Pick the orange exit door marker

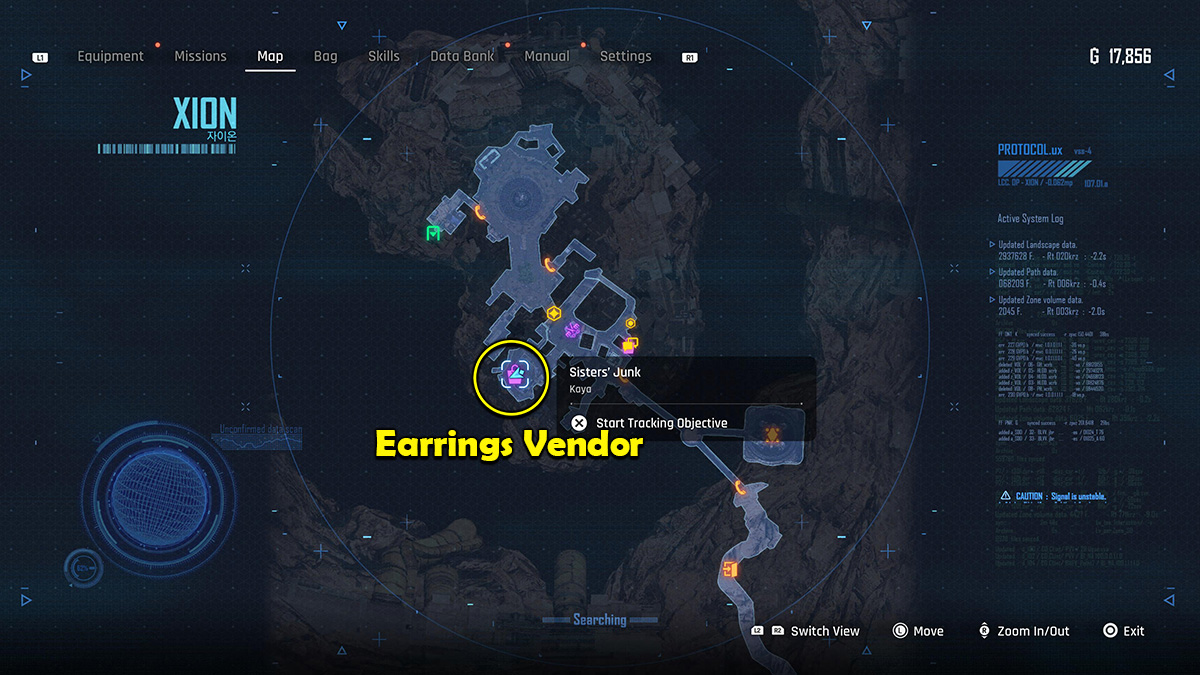pyautogui.click(x=729, y=570)
